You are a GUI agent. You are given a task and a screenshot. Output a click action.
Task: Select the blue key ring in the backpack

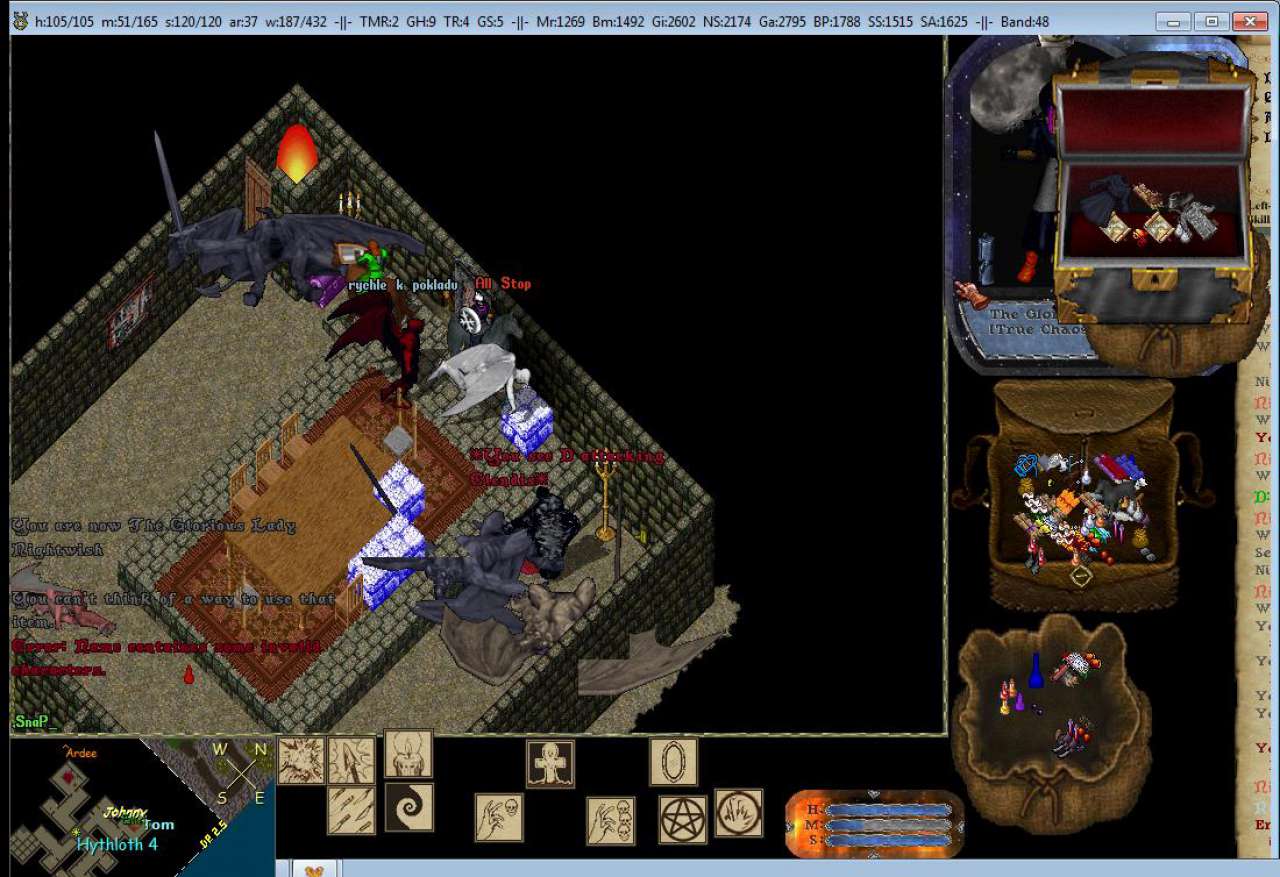pos(1025,466)
